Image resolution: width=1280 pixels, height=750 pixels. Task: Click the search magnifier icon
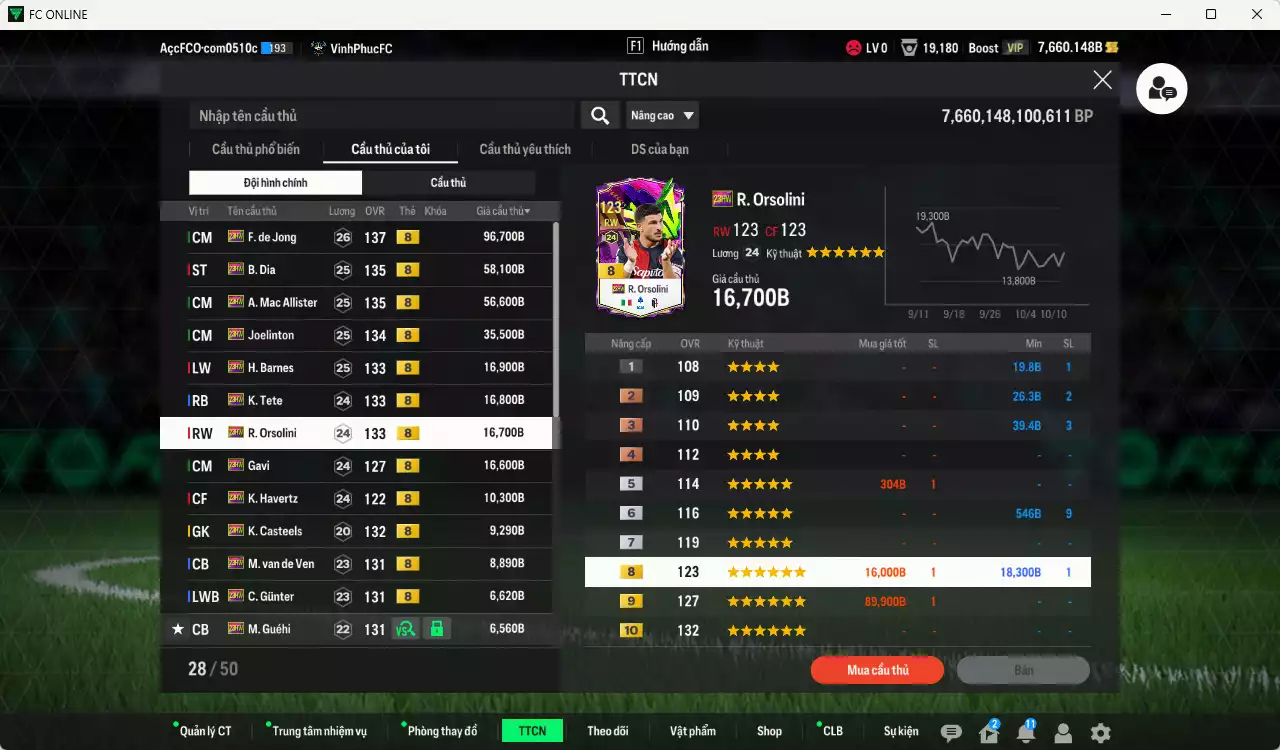599,115
